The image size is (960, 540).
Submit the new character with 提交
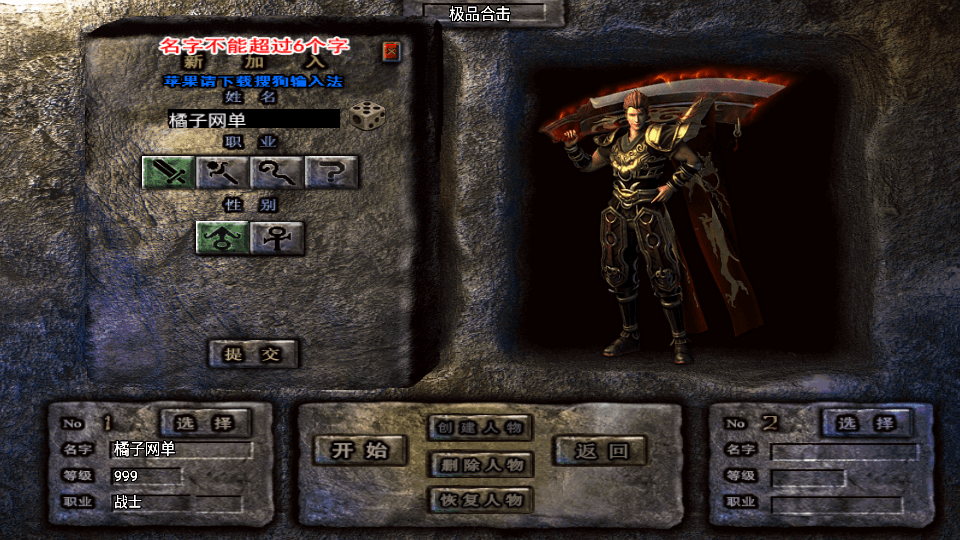(x=253, y=353)
